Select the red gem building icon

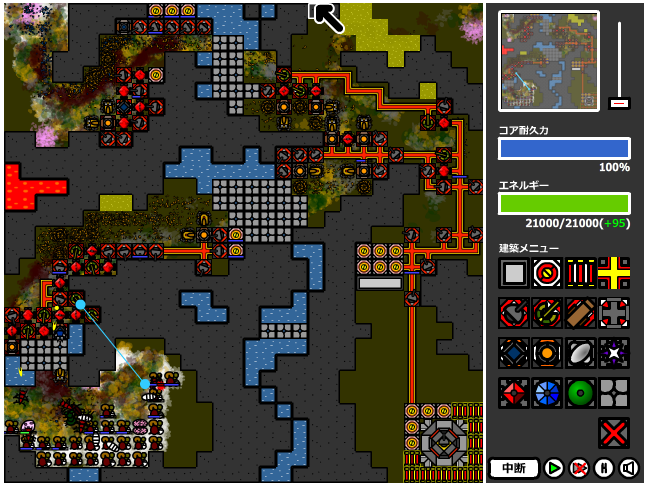(x=514, y=393)
